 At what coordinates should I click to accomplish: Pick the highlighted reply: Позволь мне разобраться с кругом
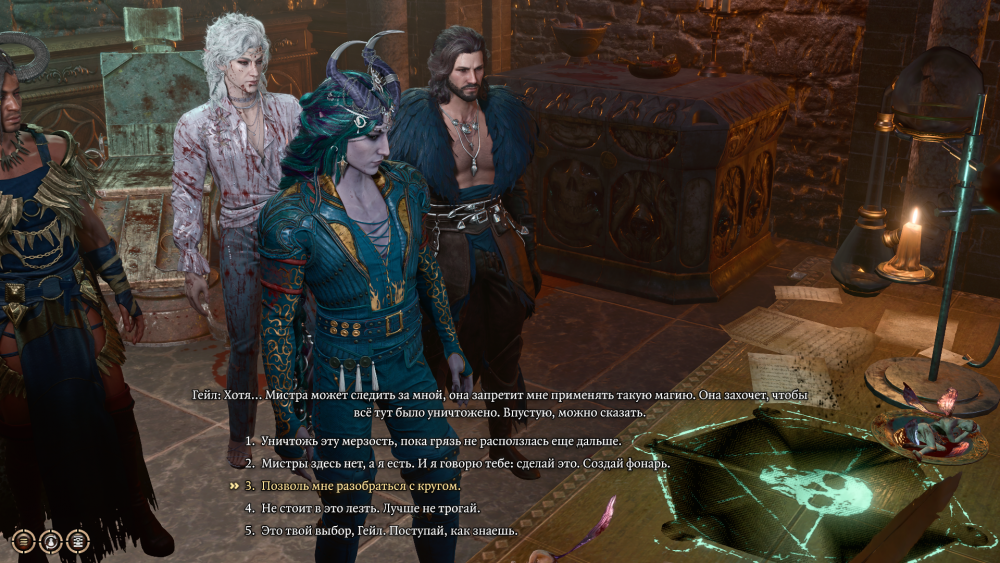[360, 486]
